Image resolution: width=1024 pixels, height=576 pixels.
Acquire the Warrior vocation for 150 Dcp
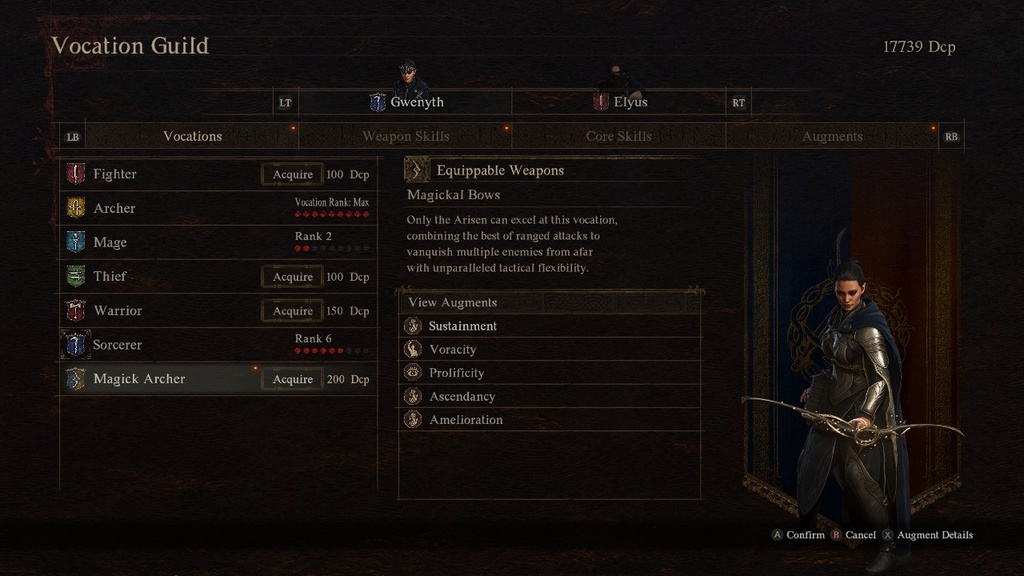tap(293, 311)
